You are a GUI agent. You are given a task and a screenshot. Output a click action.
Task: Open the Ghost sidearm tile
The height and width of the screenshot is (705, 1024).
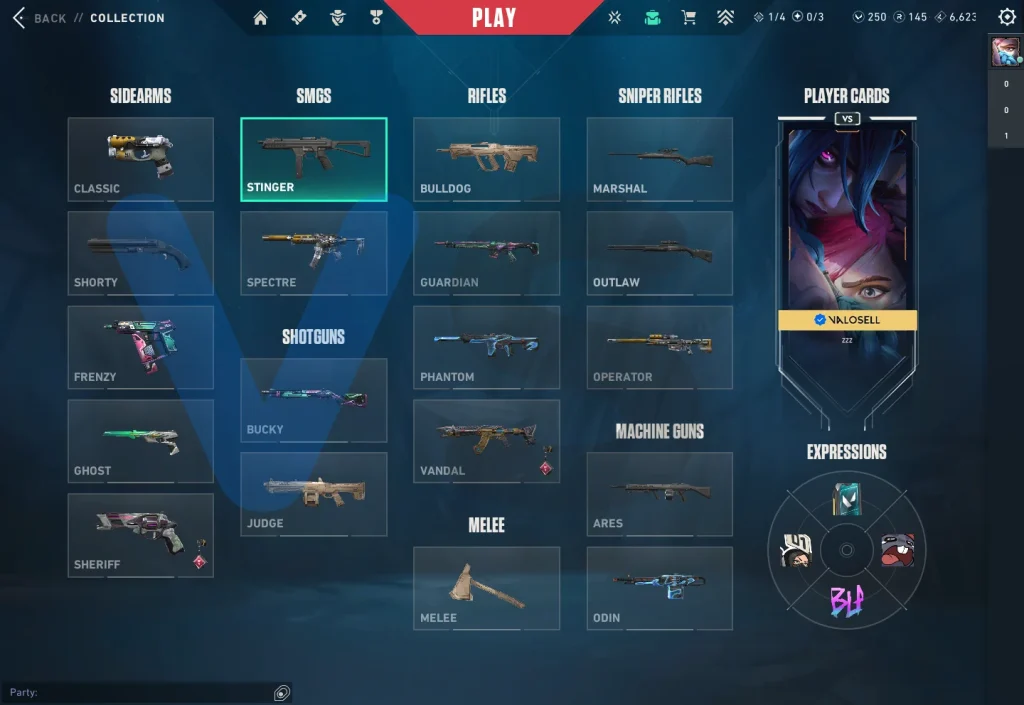(140, 442)
